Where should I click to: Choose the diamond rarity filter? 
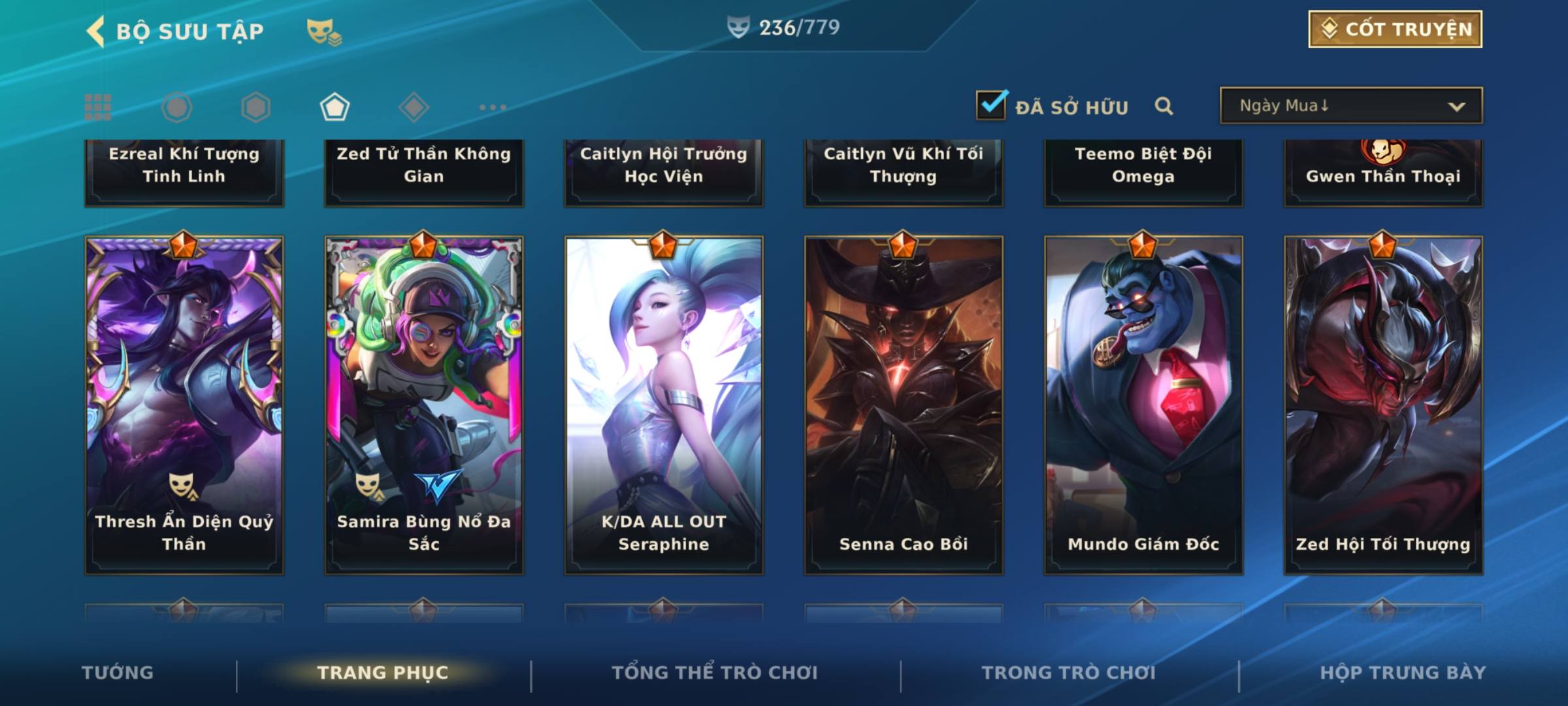click(x=414, y=107)
